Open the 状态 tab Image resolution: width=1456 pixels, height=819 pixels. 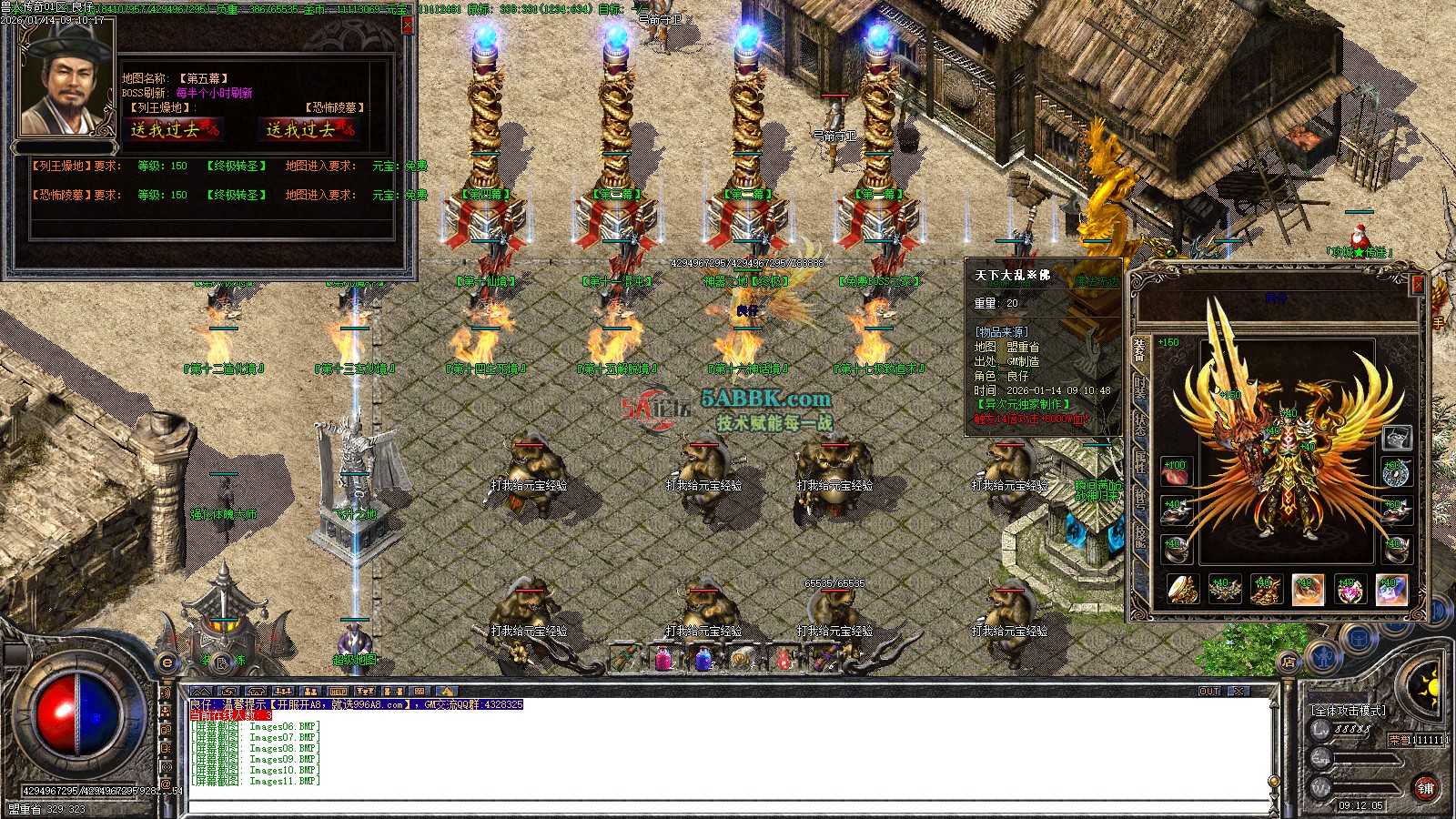tap(1139, 424)
